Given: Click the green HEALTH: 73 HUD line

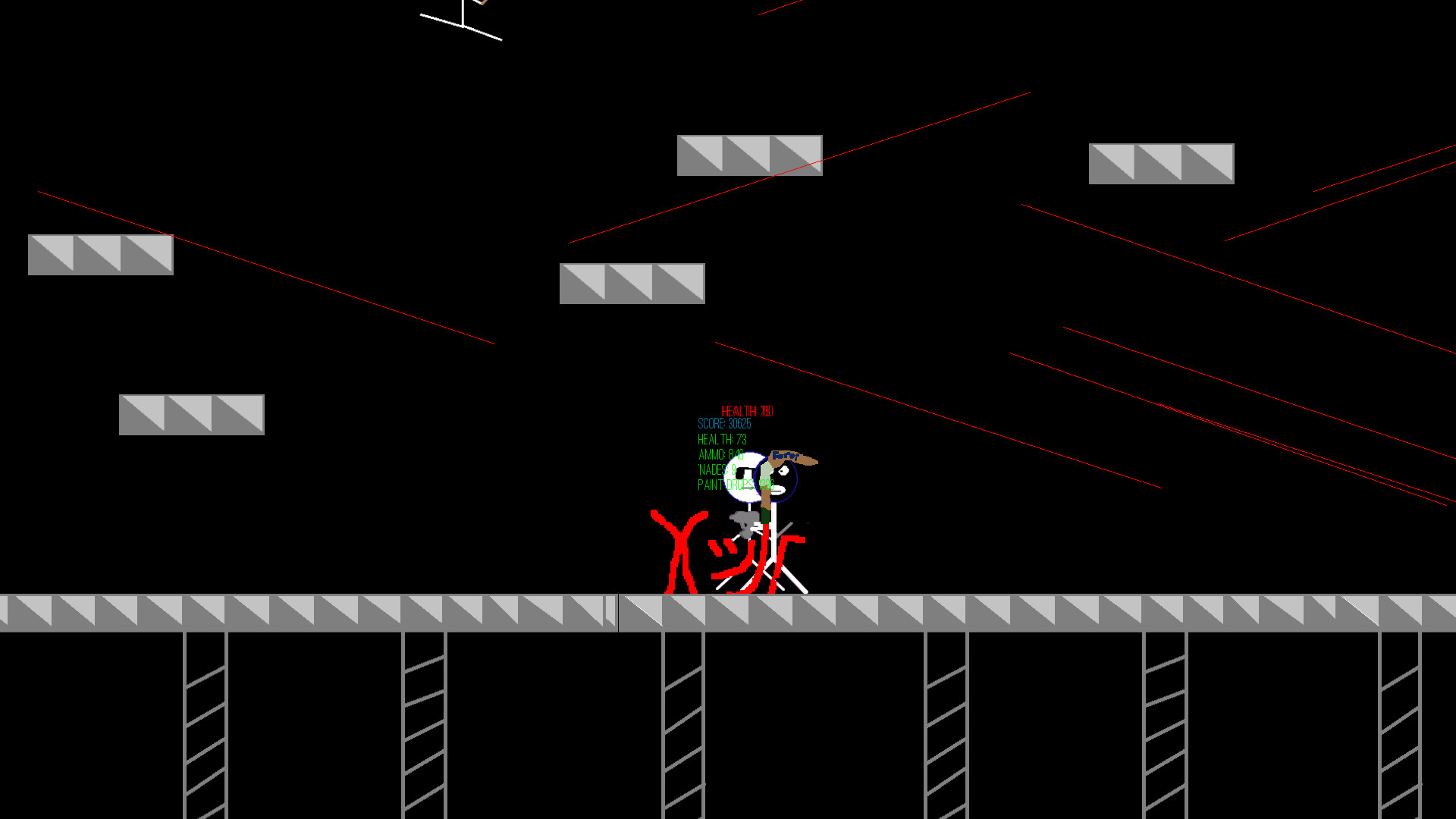Looking at the screenshot, I should pos(723,439).
